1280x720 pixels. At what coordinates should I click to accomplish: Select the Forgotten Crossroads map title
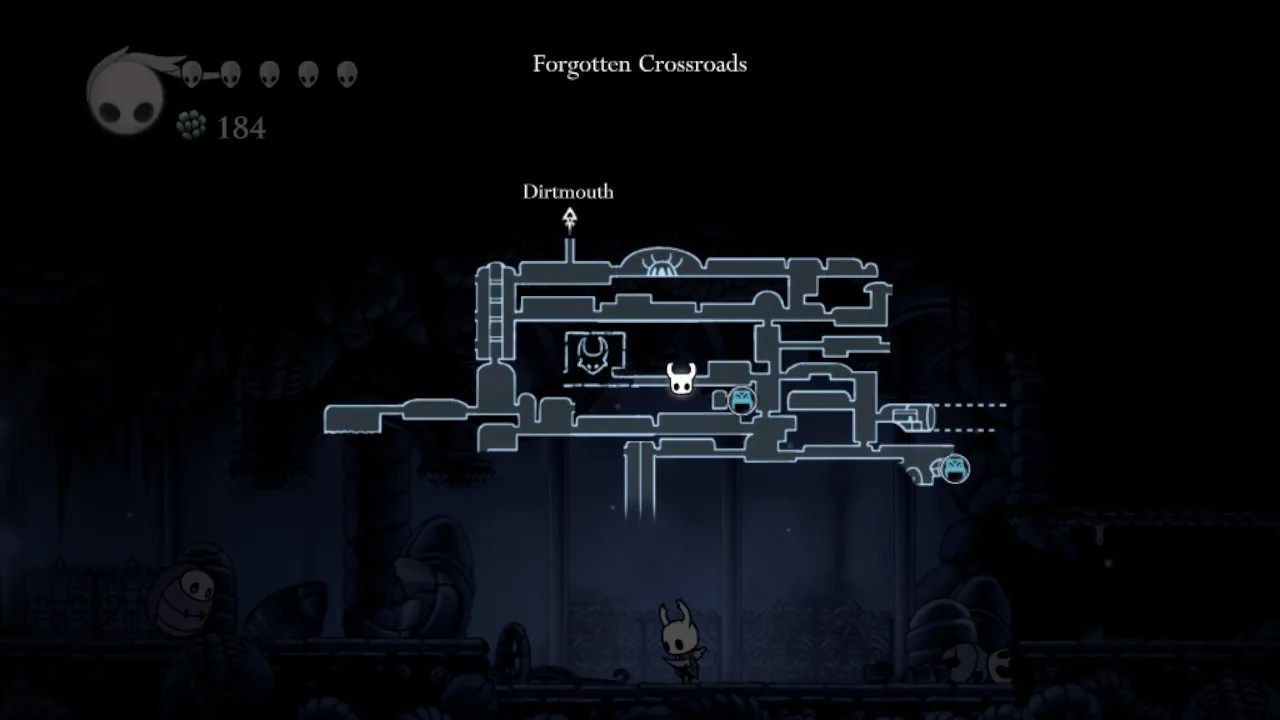coord(639,64)
